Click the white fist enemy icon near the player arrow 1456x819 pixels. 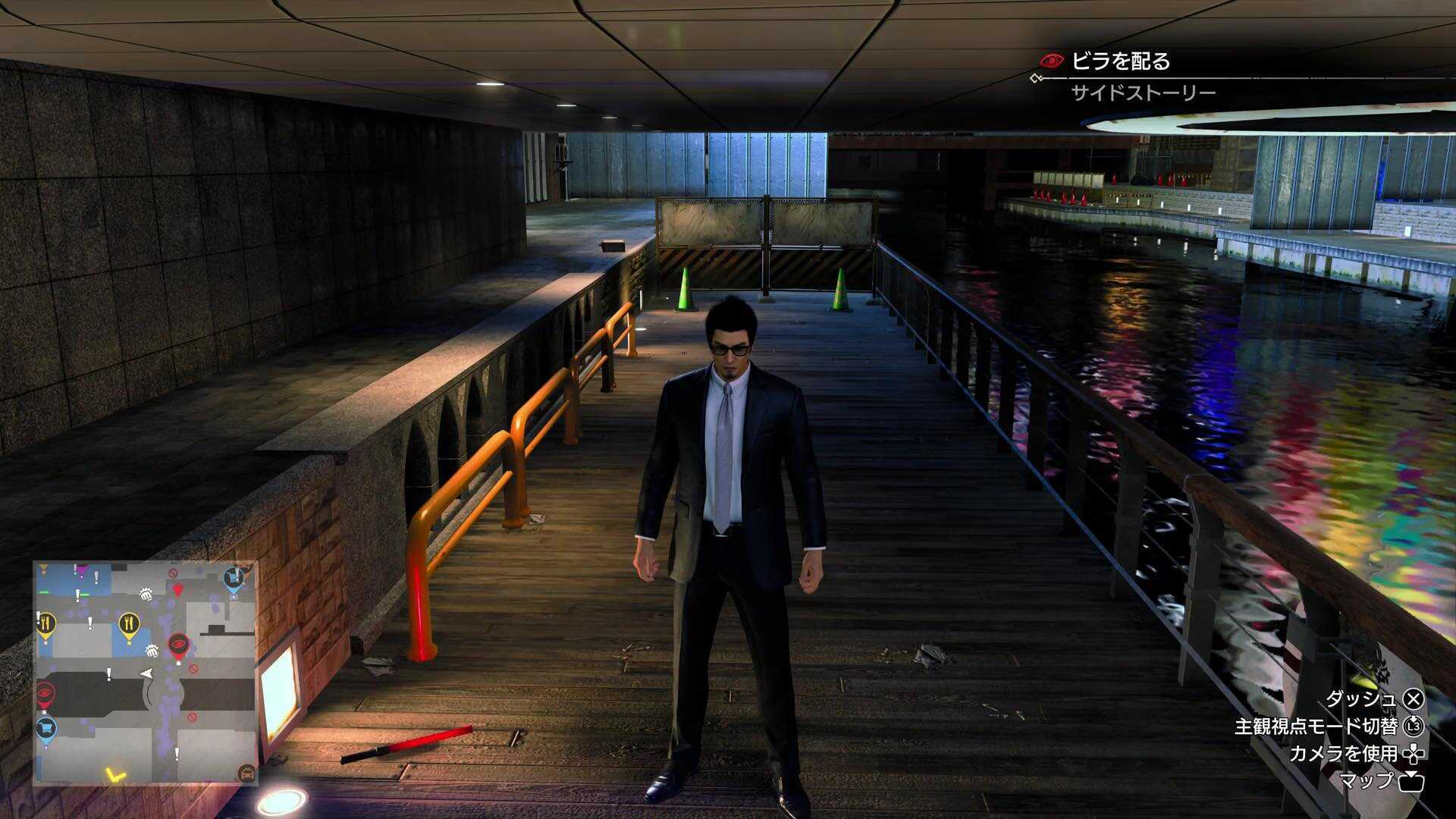[152, 651]
